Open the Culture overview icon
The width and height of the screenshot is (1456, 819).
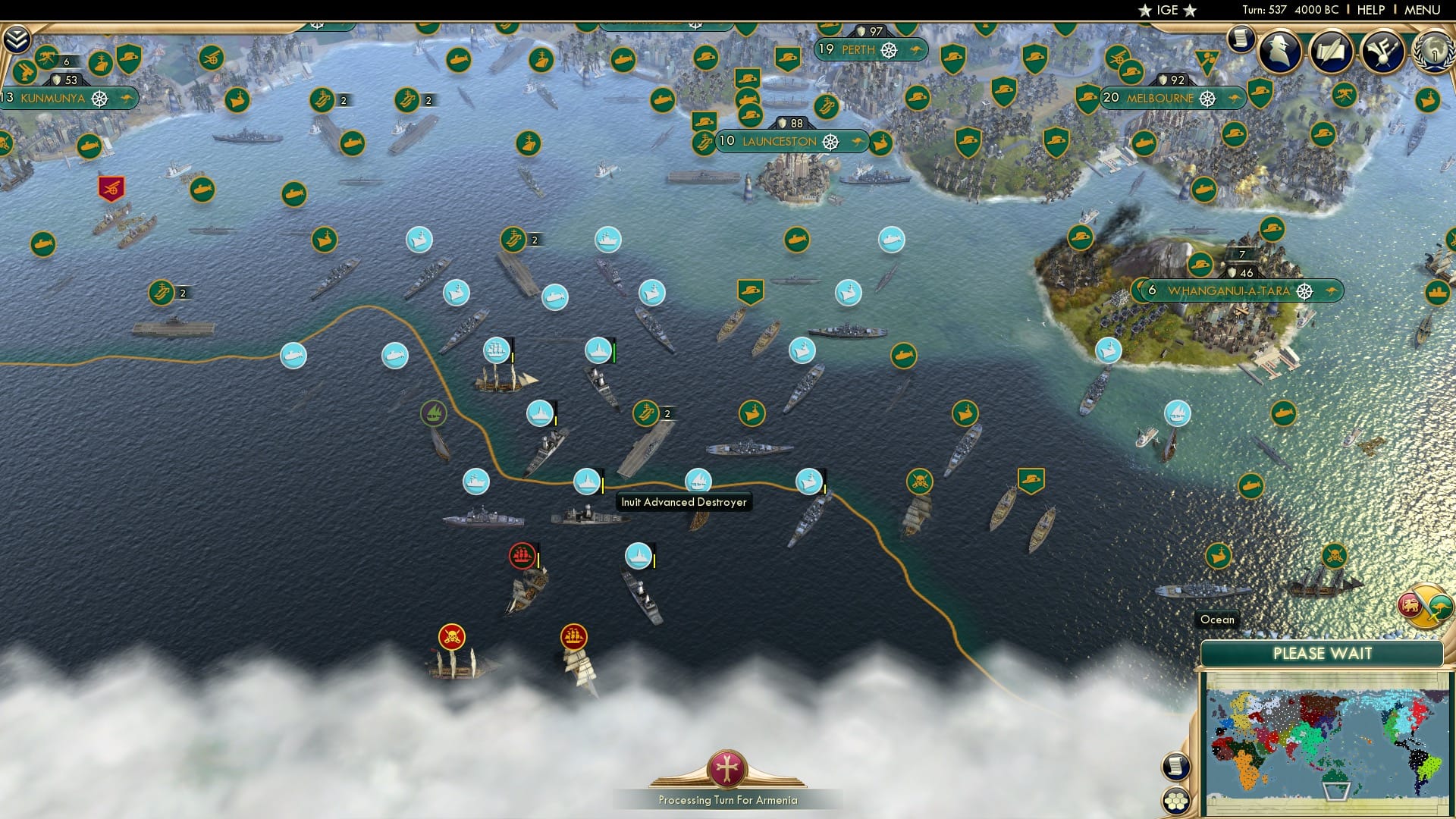1385,49
